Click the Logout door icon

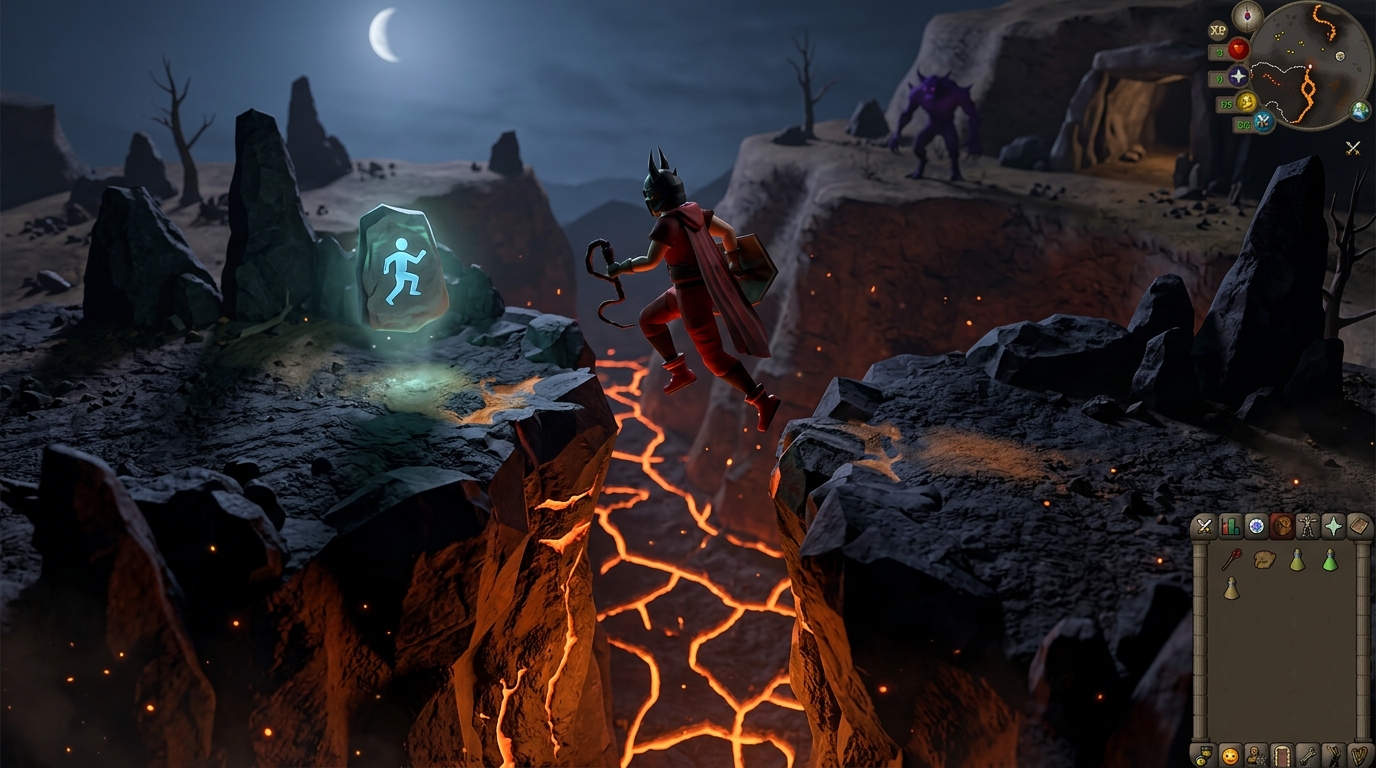[x=1280, y=756]
